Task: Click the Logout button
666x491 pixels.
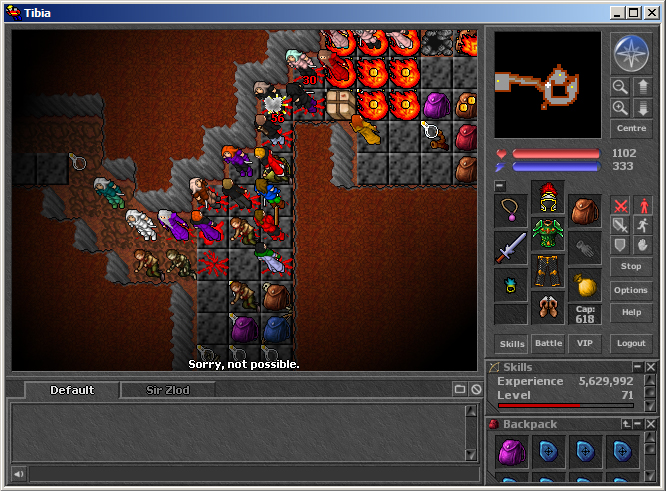Action: point(631,344)
